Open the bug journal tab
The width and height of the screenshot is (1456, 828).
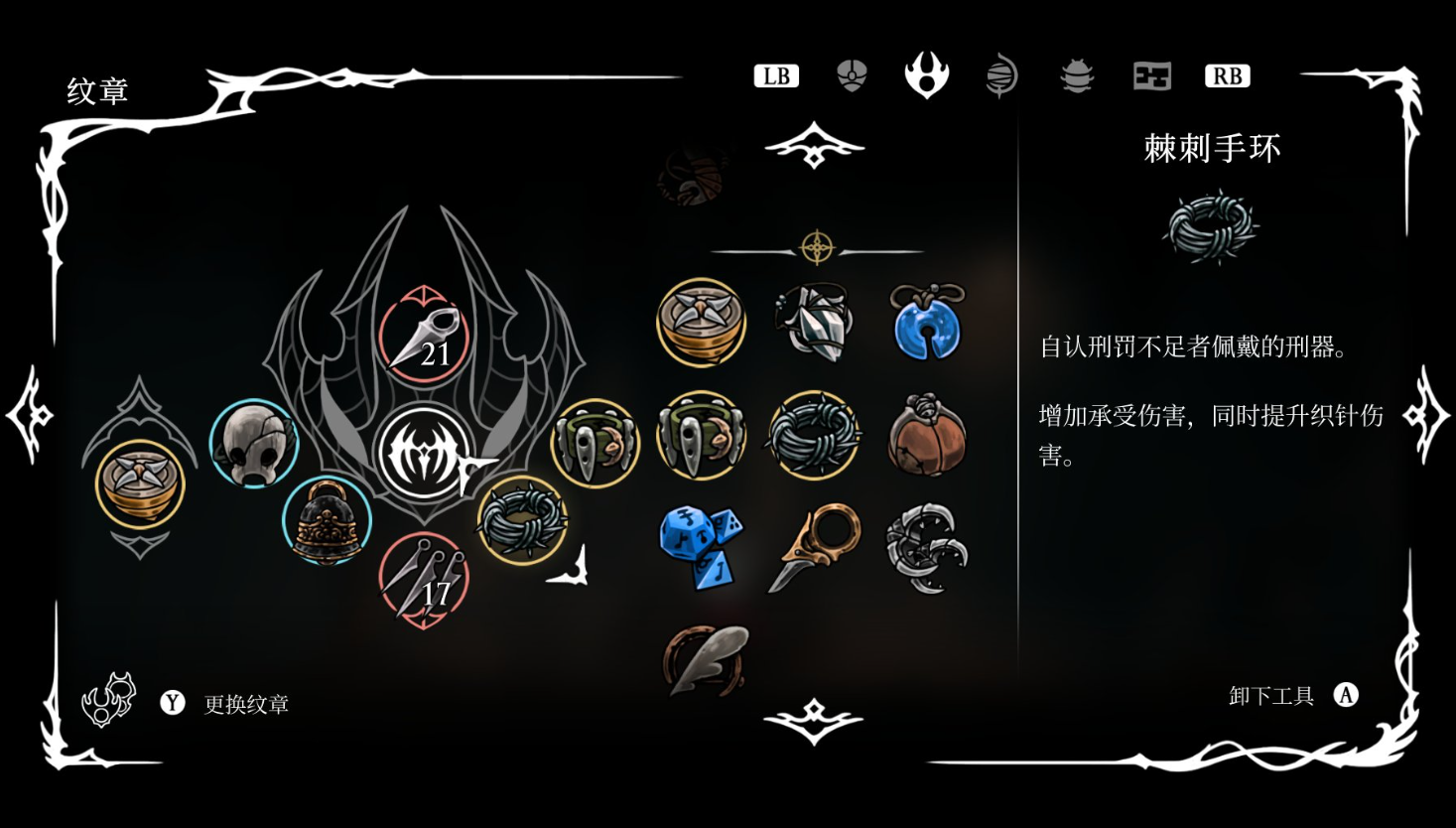pos(1077,76)
